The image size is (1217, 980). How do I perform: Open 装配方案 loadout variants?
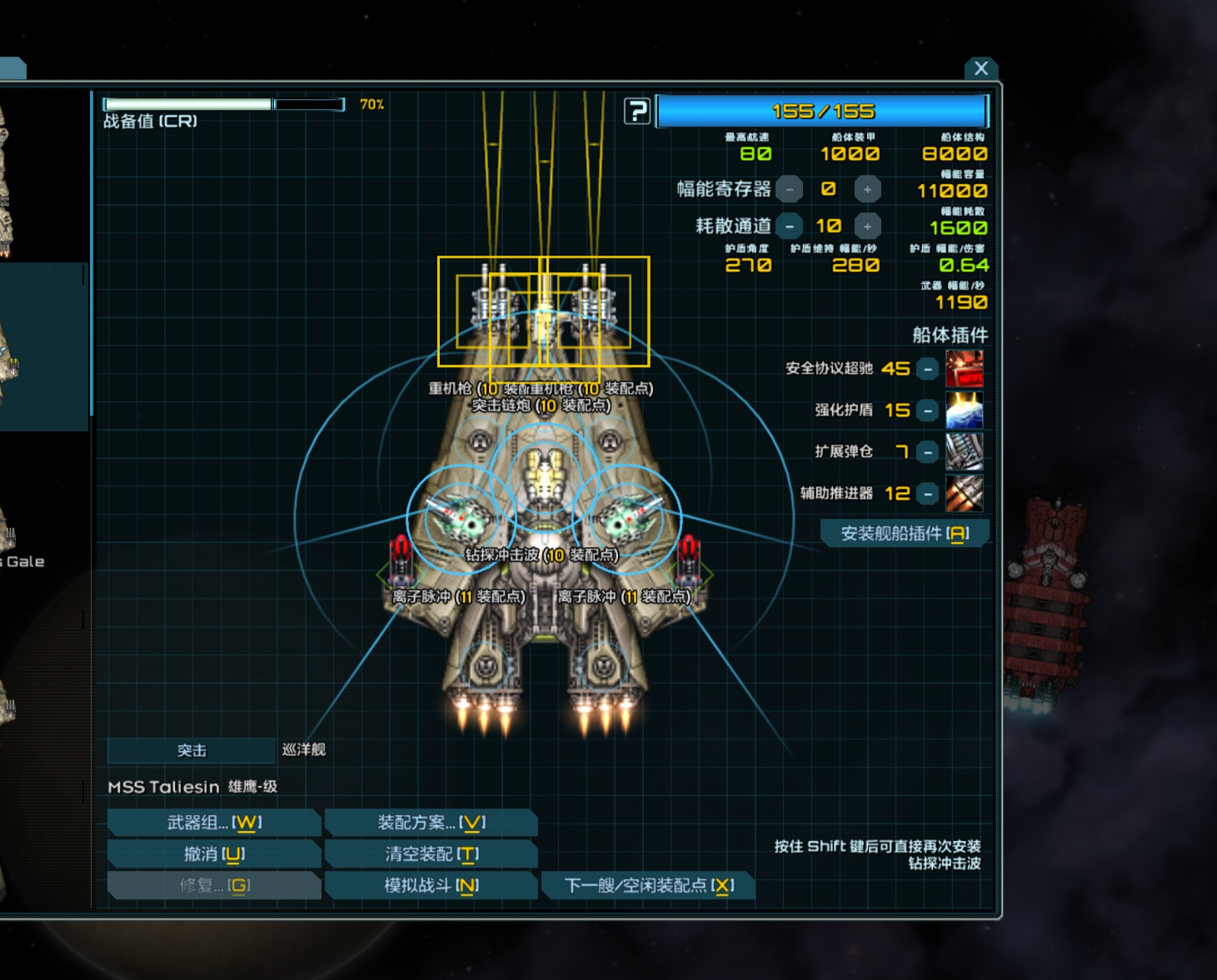pos(431,823)
